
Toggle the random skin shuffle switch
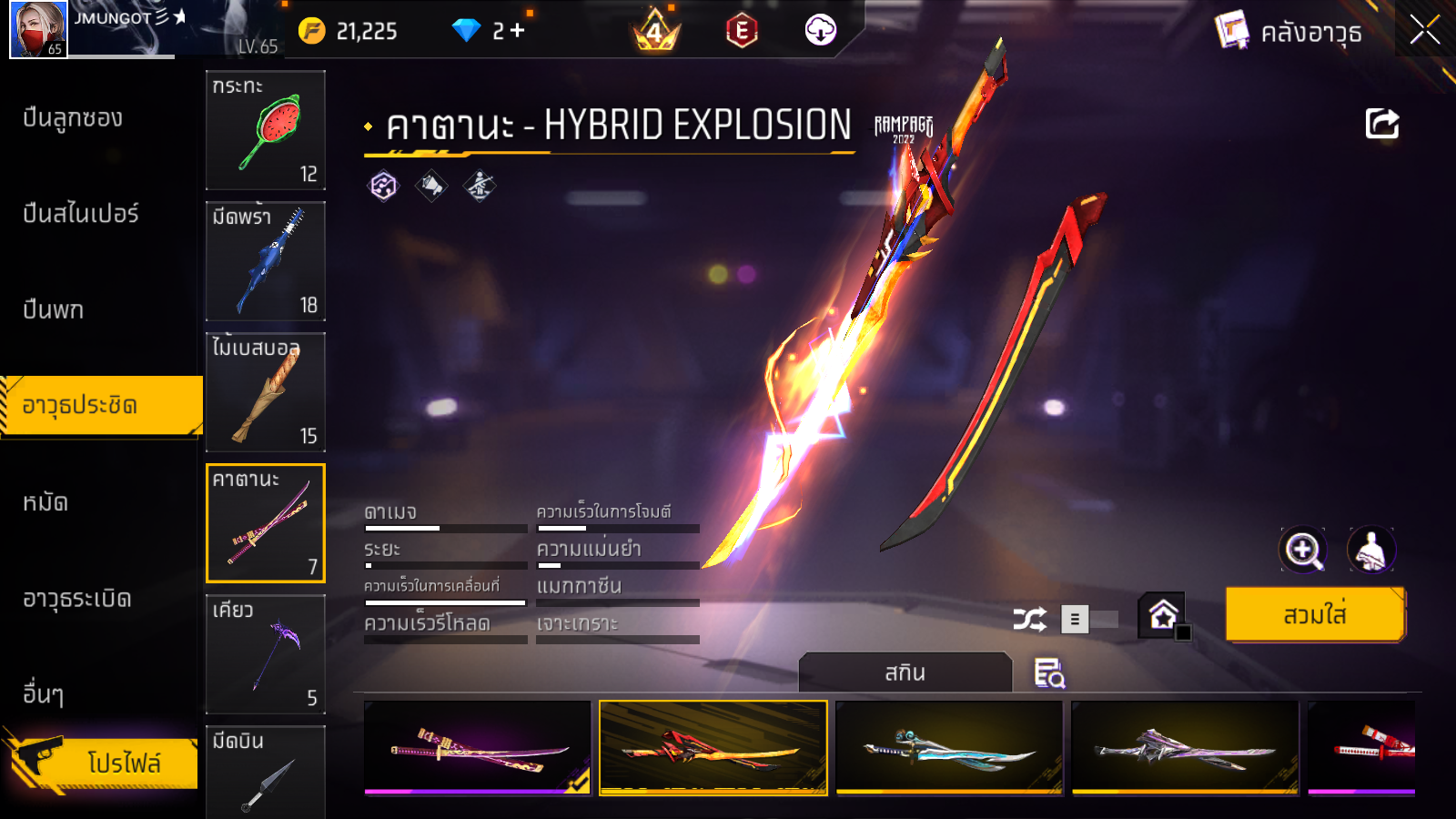click(1088, 620)
